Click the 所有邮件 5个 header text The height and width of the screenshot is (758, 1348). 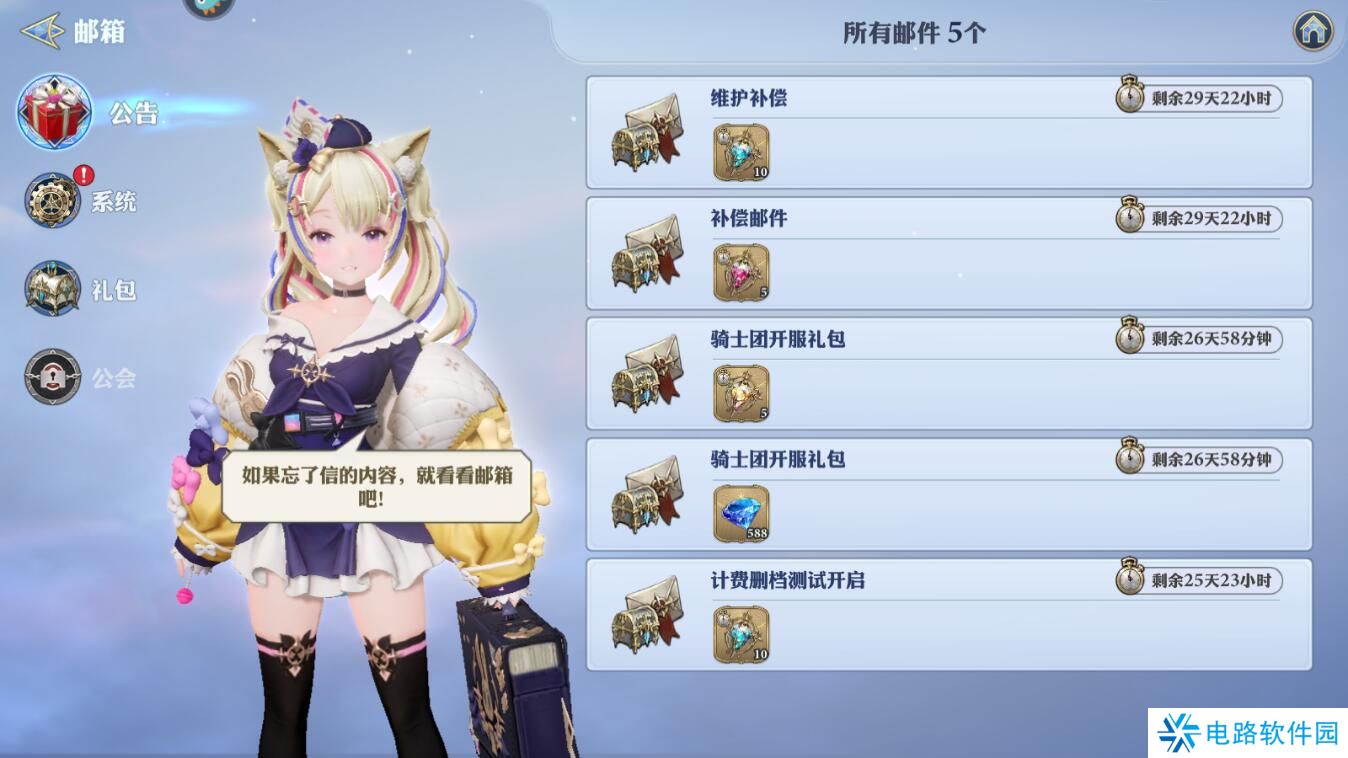coord(913,32)
